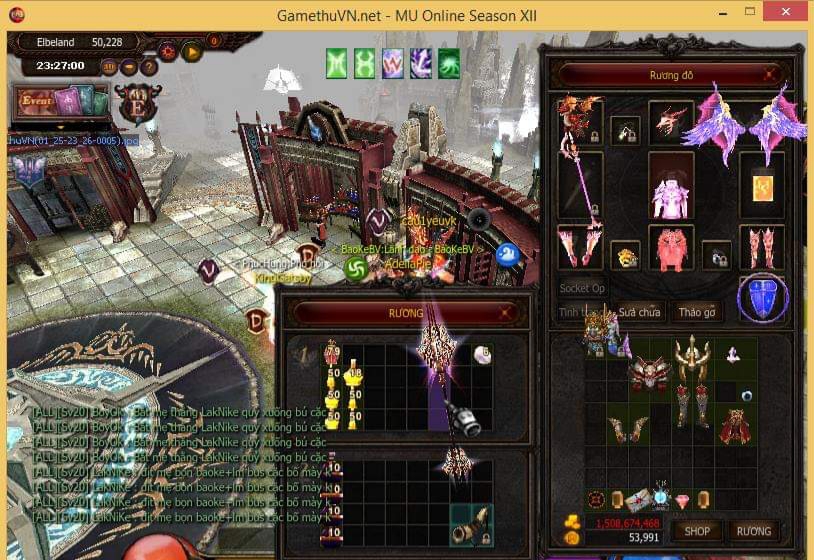Close the Rương đồ inventory panel

coord(769,74)
